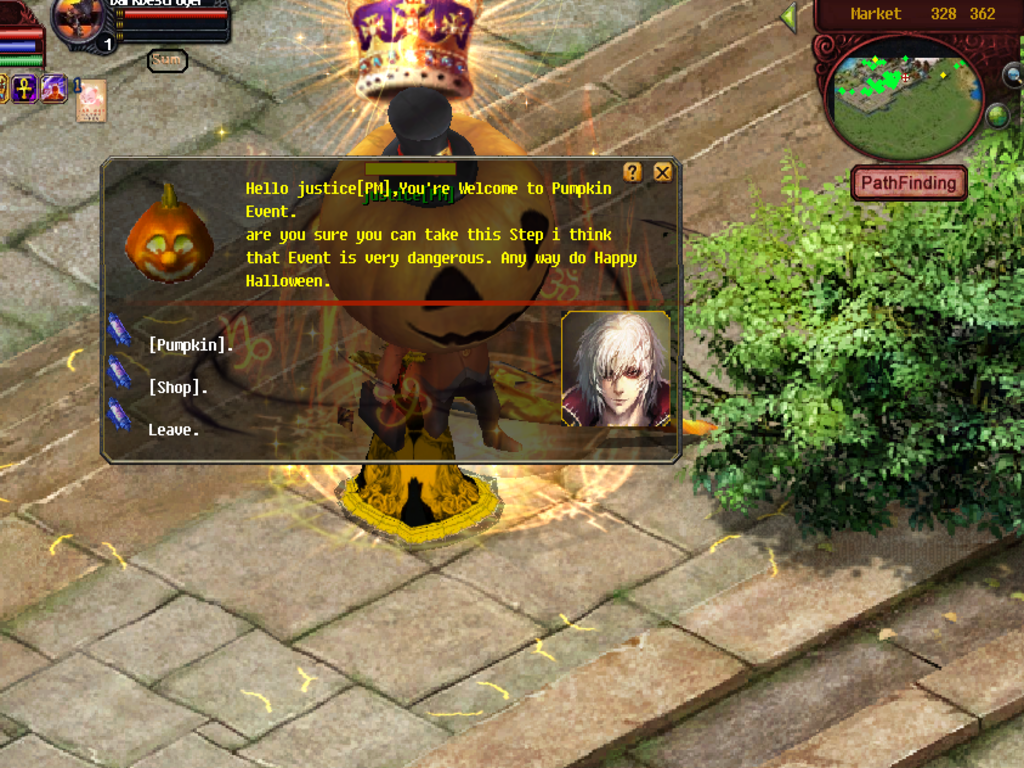Click the buff icon showing a red figure
This screenshot has width=1024, height=768.
click(53, 88)
